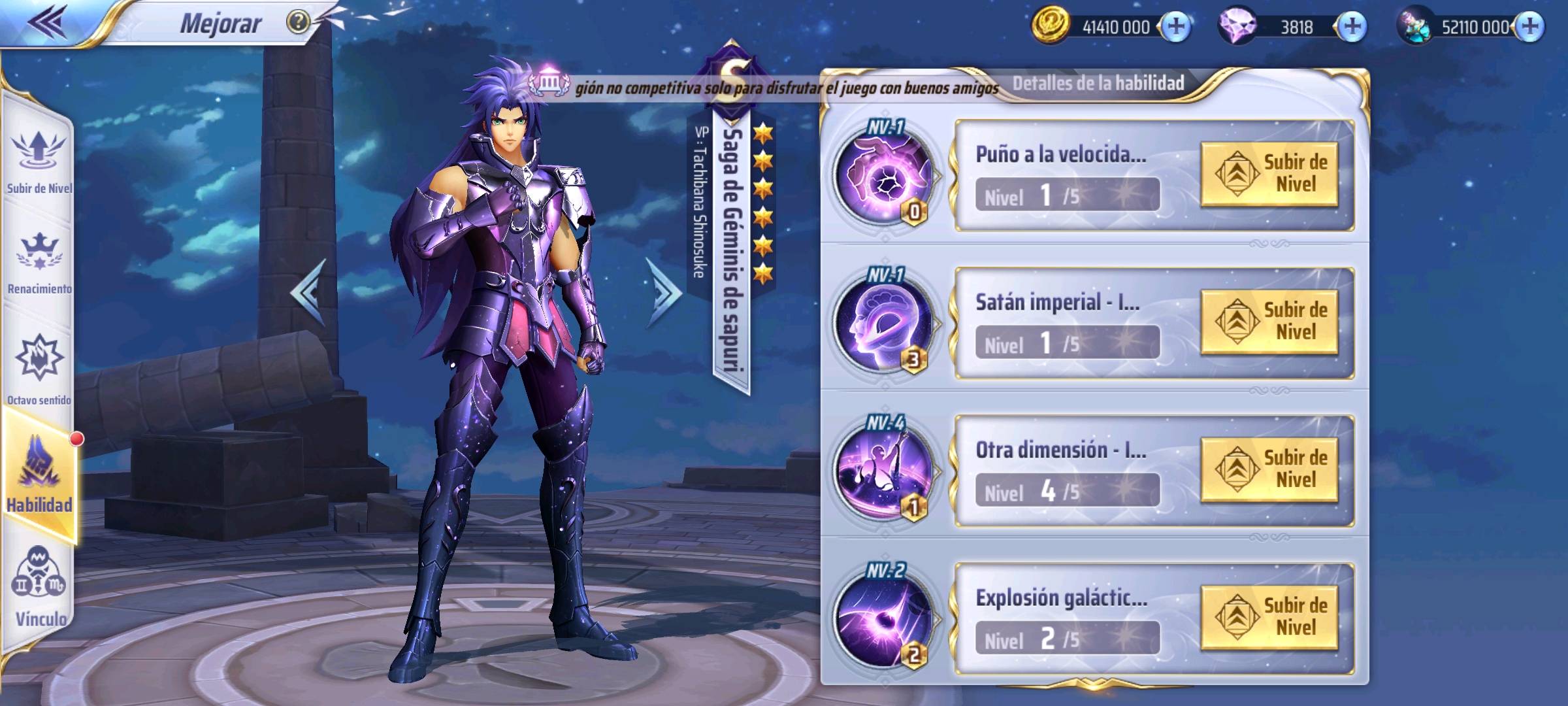Screen dimensions: 1568x706
Task: Open the Mejorar help question mark
Action: coord(298,22)
